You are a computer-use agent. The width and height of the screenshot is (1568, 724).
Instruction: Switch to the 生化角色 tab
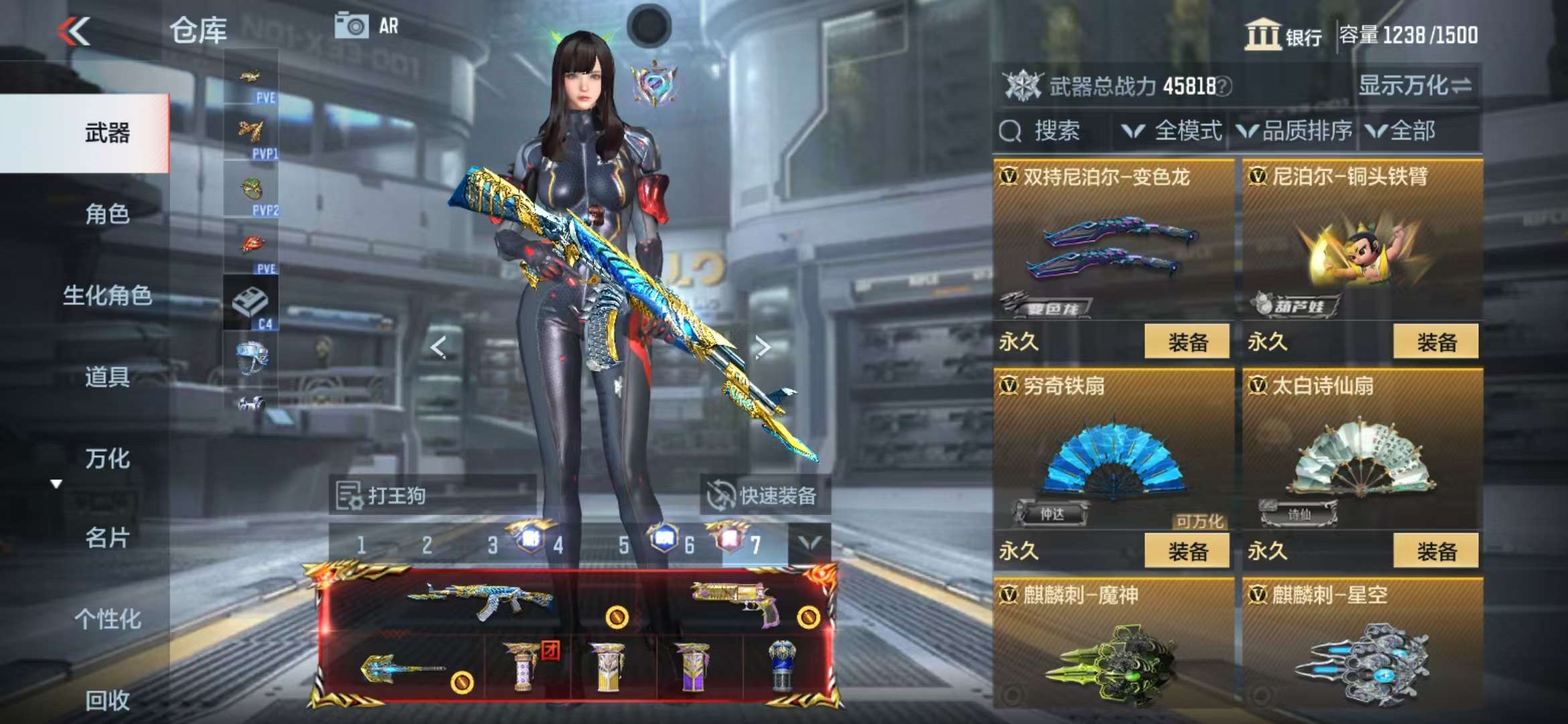(x=107, y=295)
